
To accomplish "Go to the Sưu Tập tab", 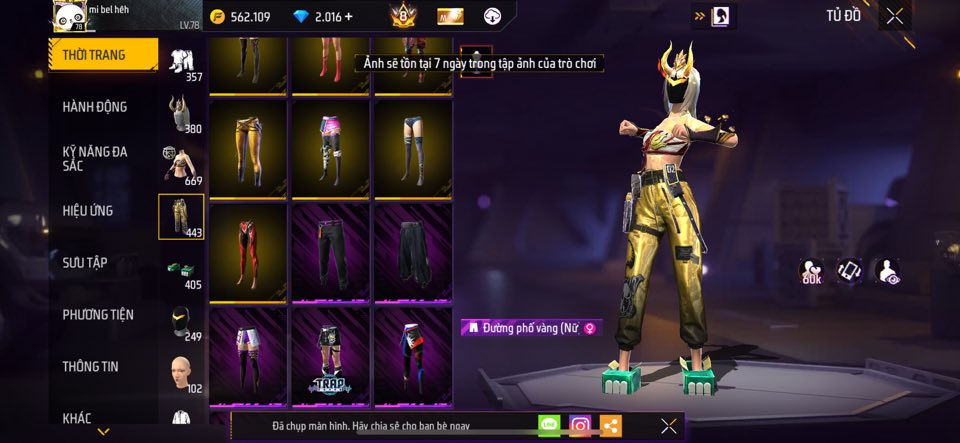I will point(85,263).
